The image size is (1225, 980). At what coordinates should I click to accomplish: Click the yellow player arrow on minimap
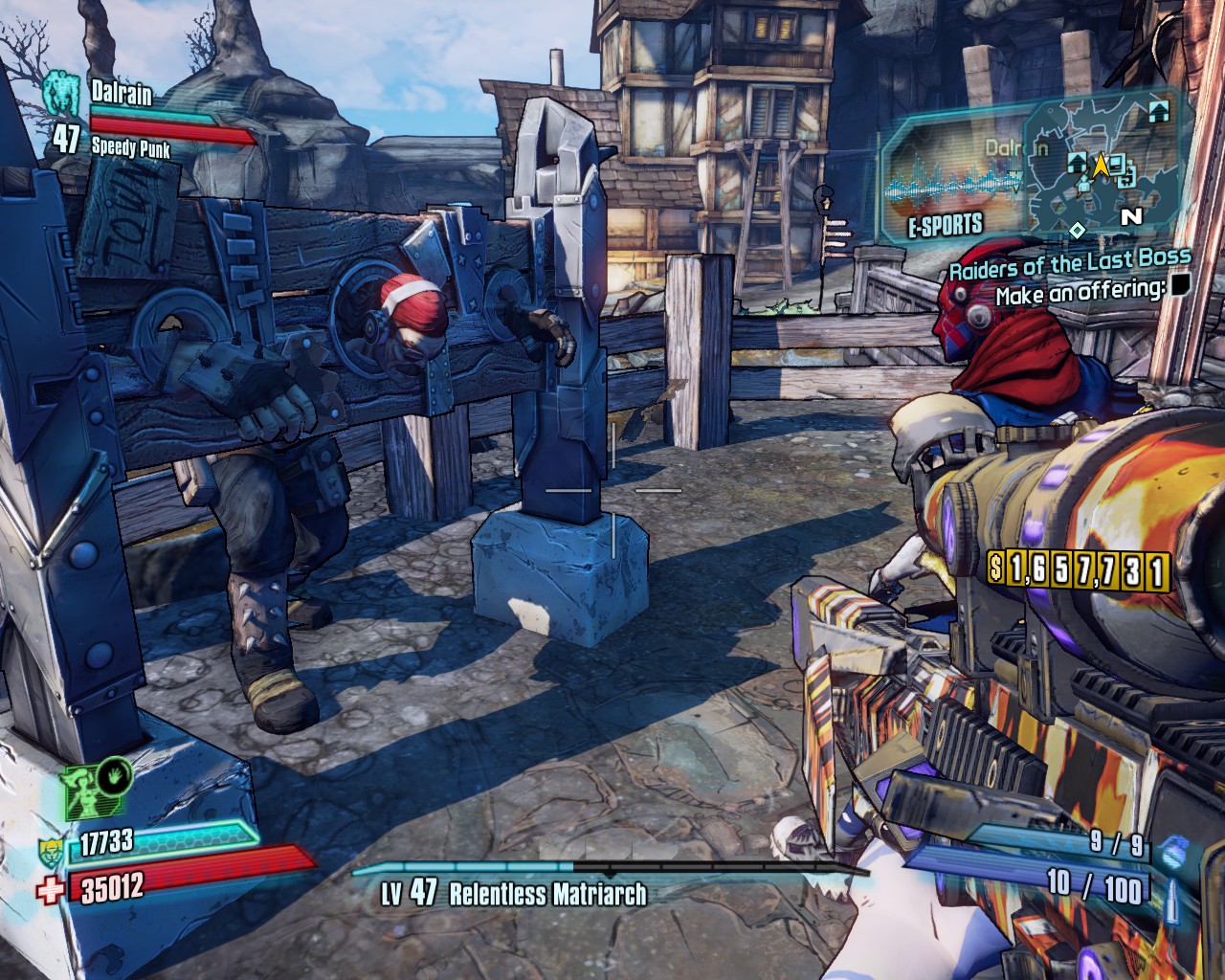[1101, 165]
